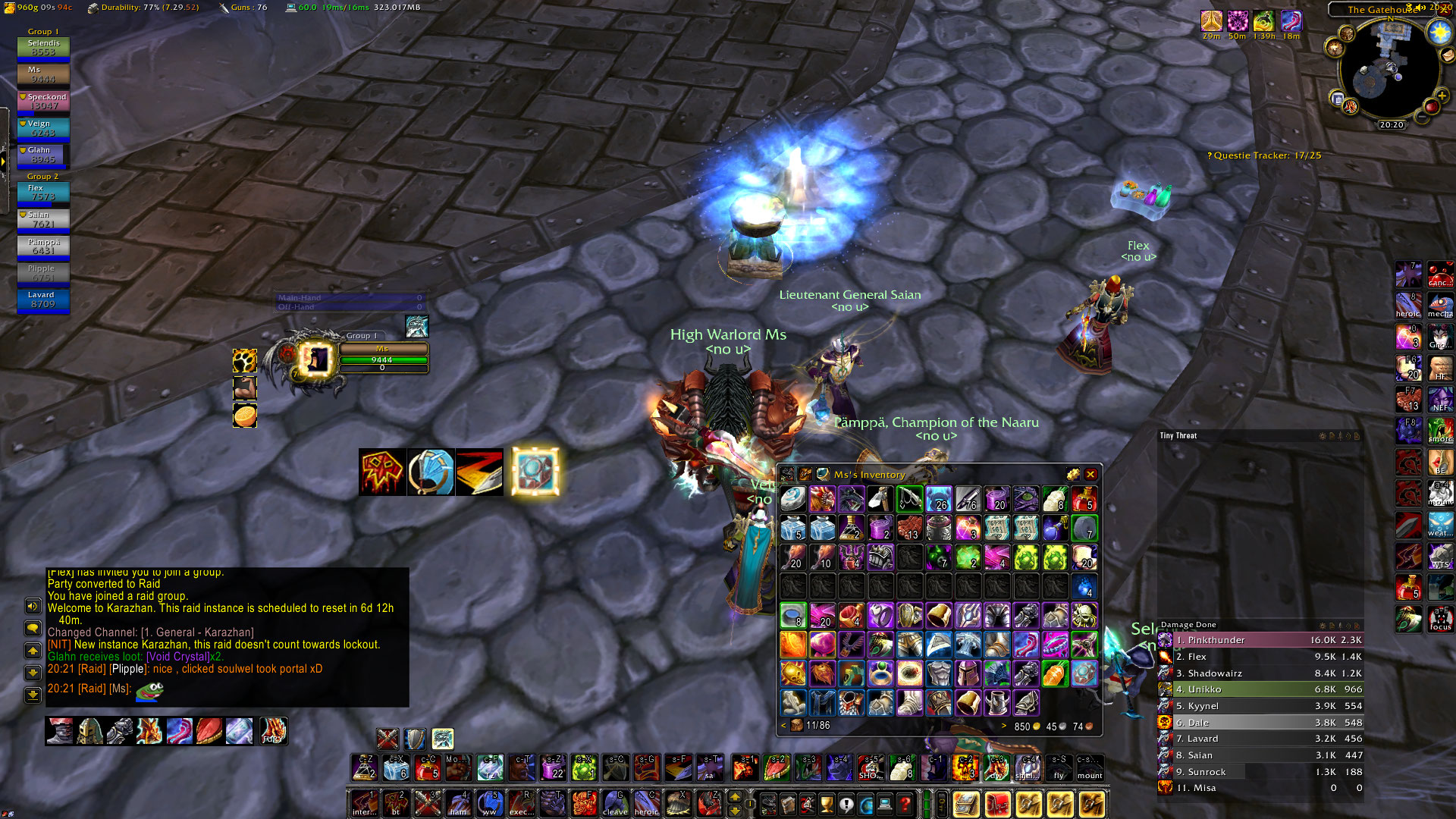
Task: Click the red healing potion stack of 5
Action: pos(1084,498)
